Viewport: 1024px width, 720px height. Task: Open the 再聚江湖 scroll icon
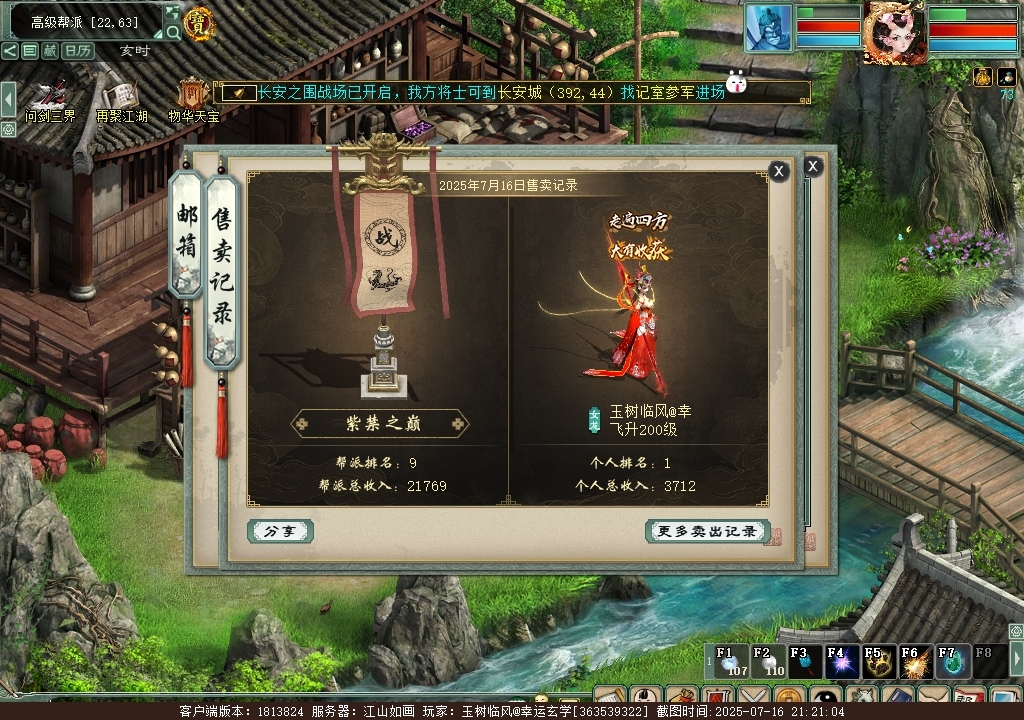coord(121,98)
